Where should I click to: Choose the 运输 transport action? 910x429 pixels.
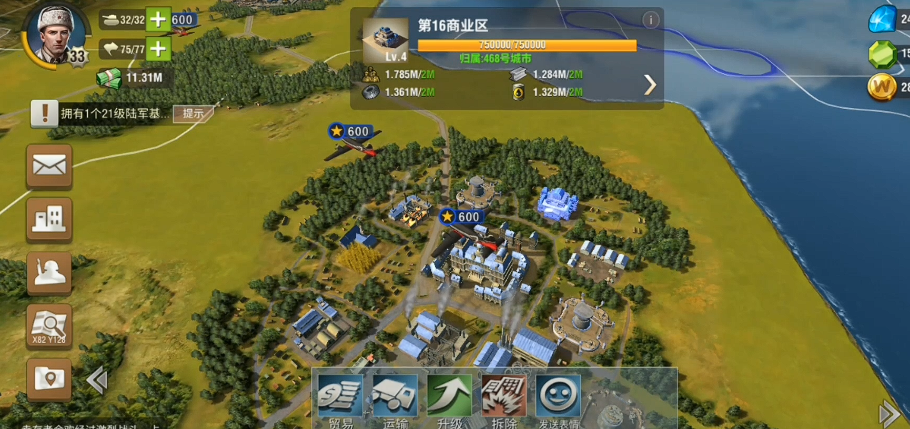point(395,398)
